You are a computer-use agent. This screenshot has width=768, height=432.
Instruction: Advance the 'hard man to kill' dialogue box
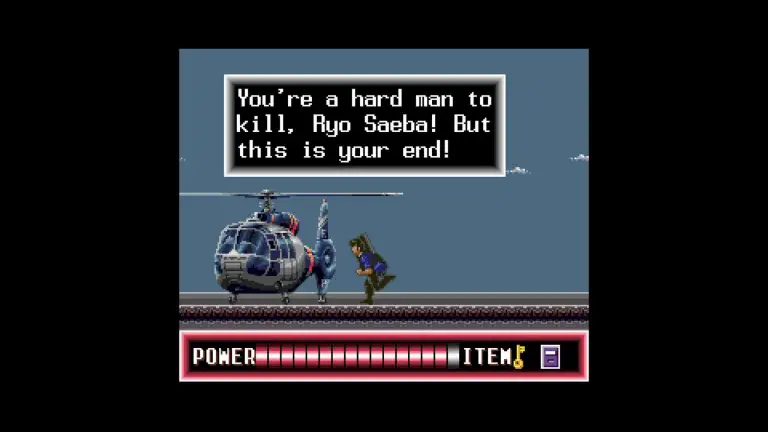[x=364, y=125]
